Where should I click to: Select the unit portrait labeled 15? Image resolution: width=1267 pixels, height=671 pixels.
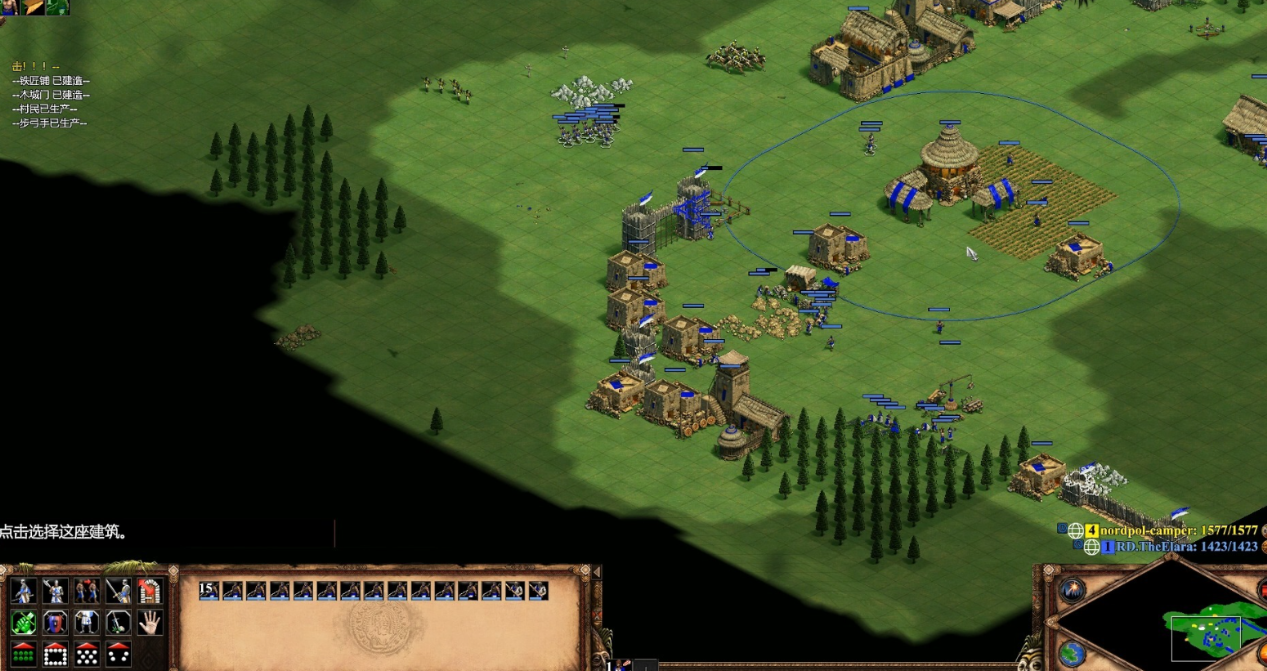[x=208, y=591]
